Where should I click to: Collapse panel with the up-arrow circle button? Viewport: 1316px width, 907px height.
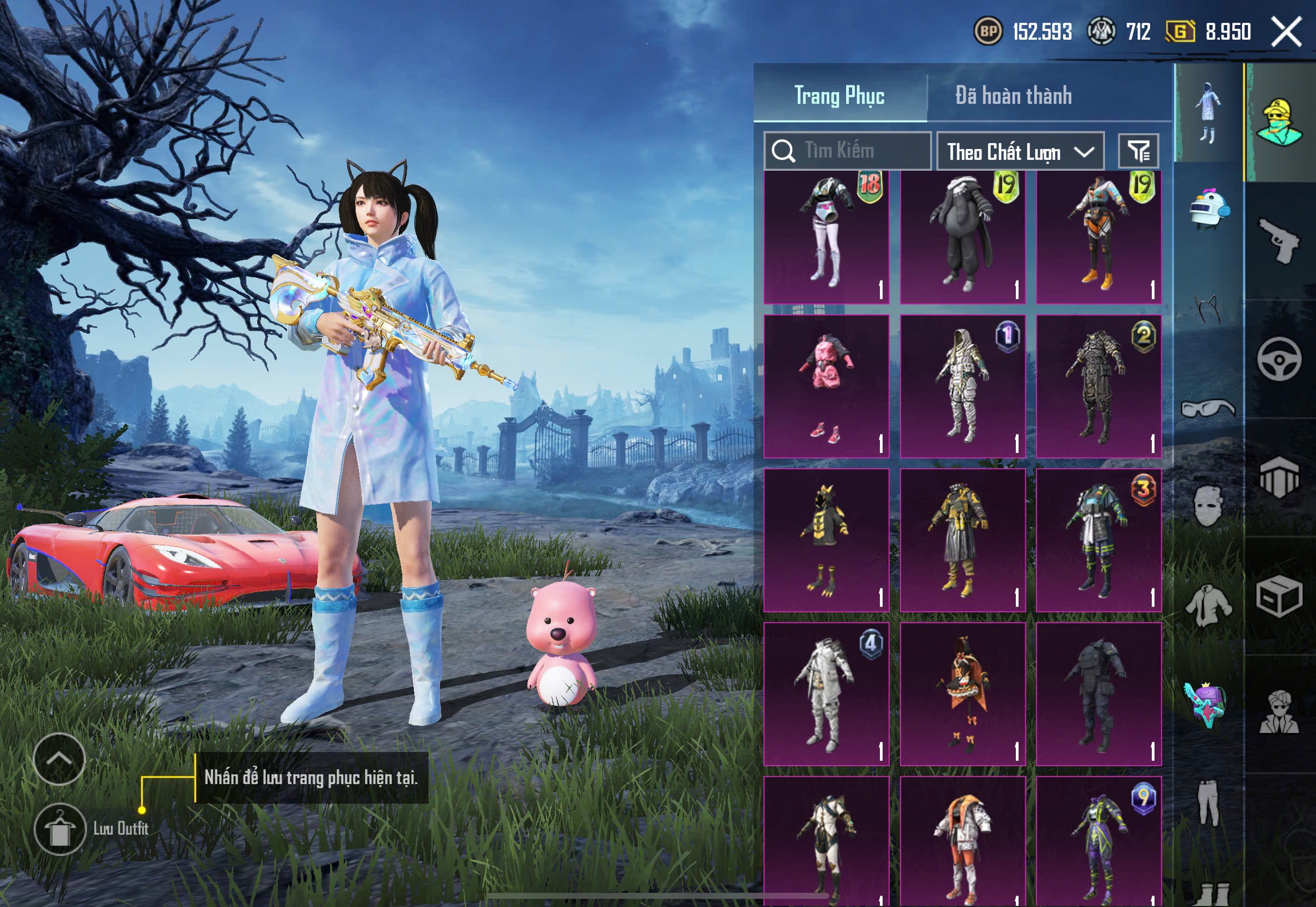59,759
